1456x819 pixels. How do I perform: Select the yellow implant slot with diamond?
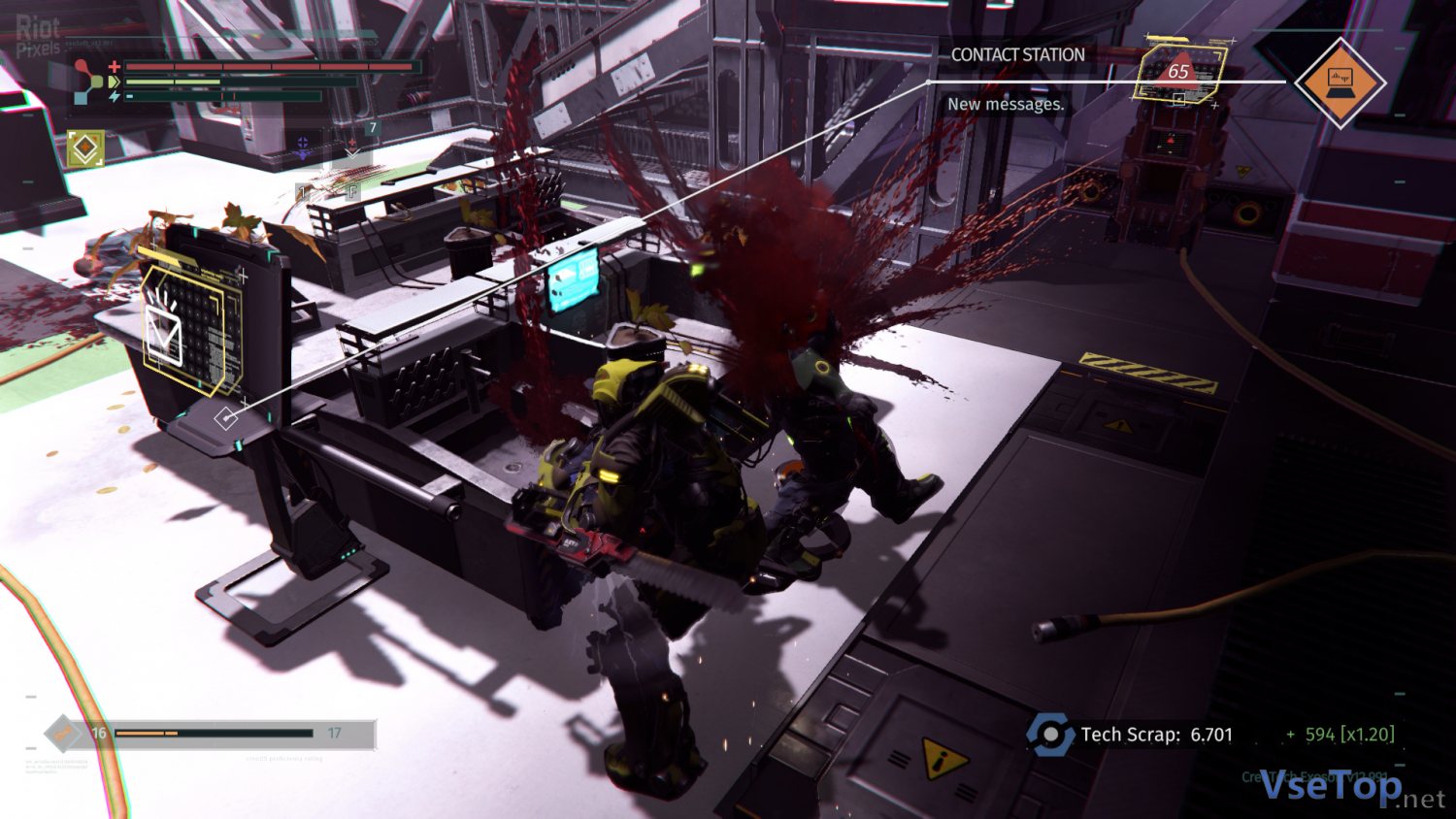pyautogui.click(x=85, y=148)
